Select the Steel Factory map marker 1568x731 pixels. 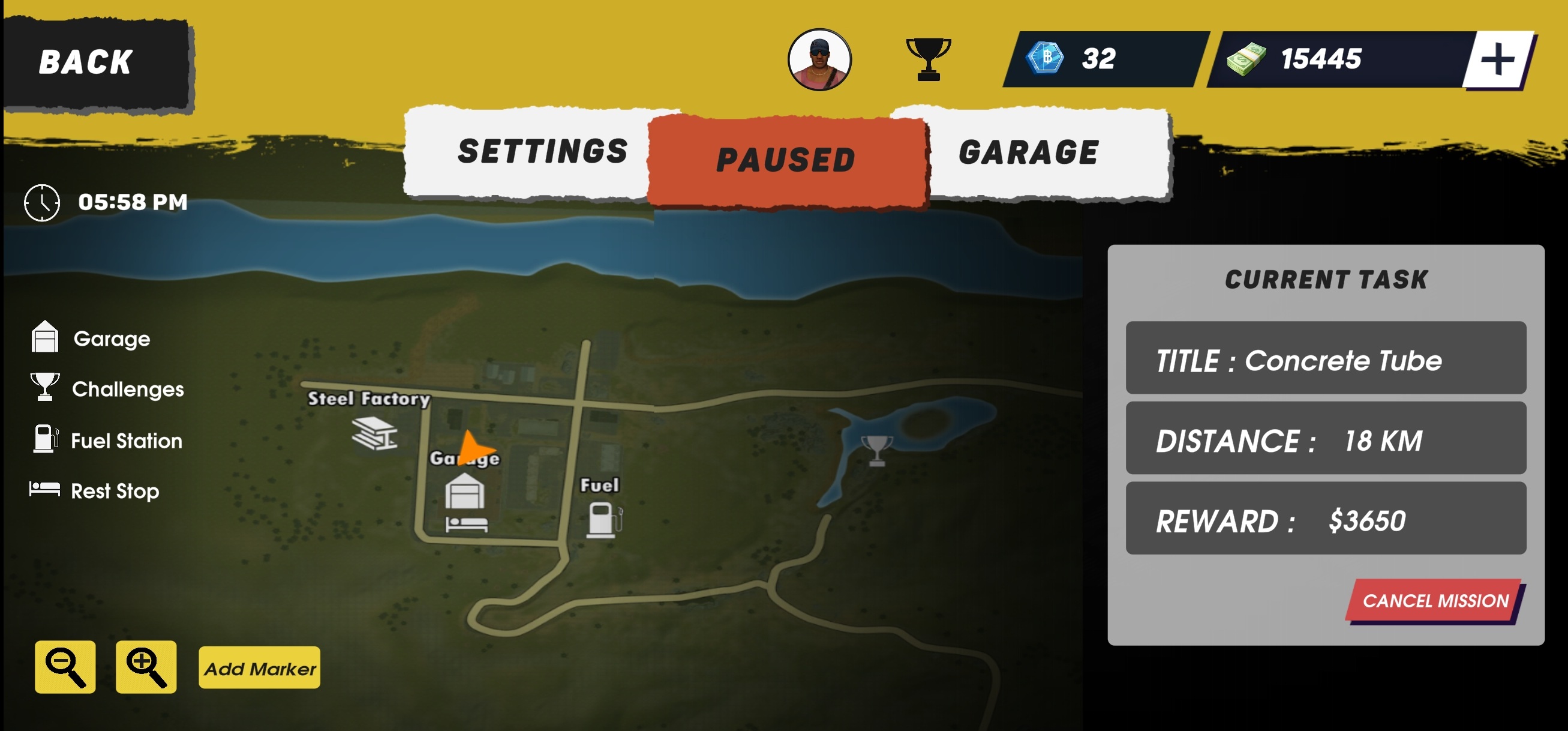tap(374, 433)
